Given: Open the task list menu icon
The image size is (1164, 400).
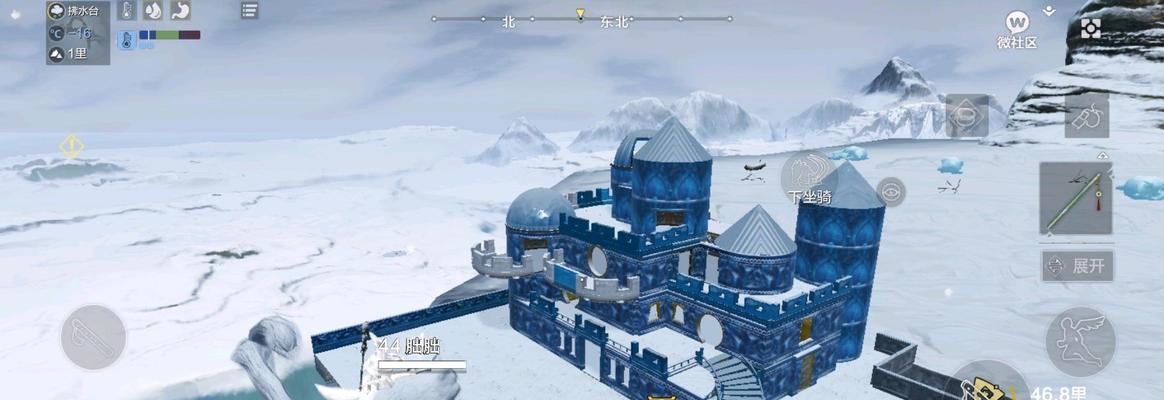Looking at the screenshot, I should click(x=249, y=11).
